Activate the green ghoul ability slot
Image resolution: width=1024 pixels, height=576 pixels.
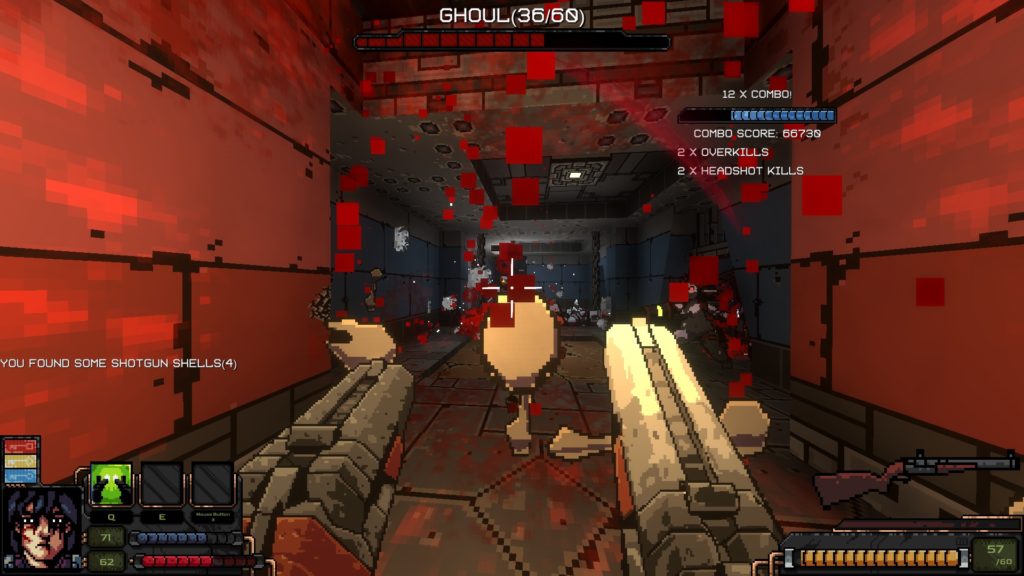(x=112, y=484)
